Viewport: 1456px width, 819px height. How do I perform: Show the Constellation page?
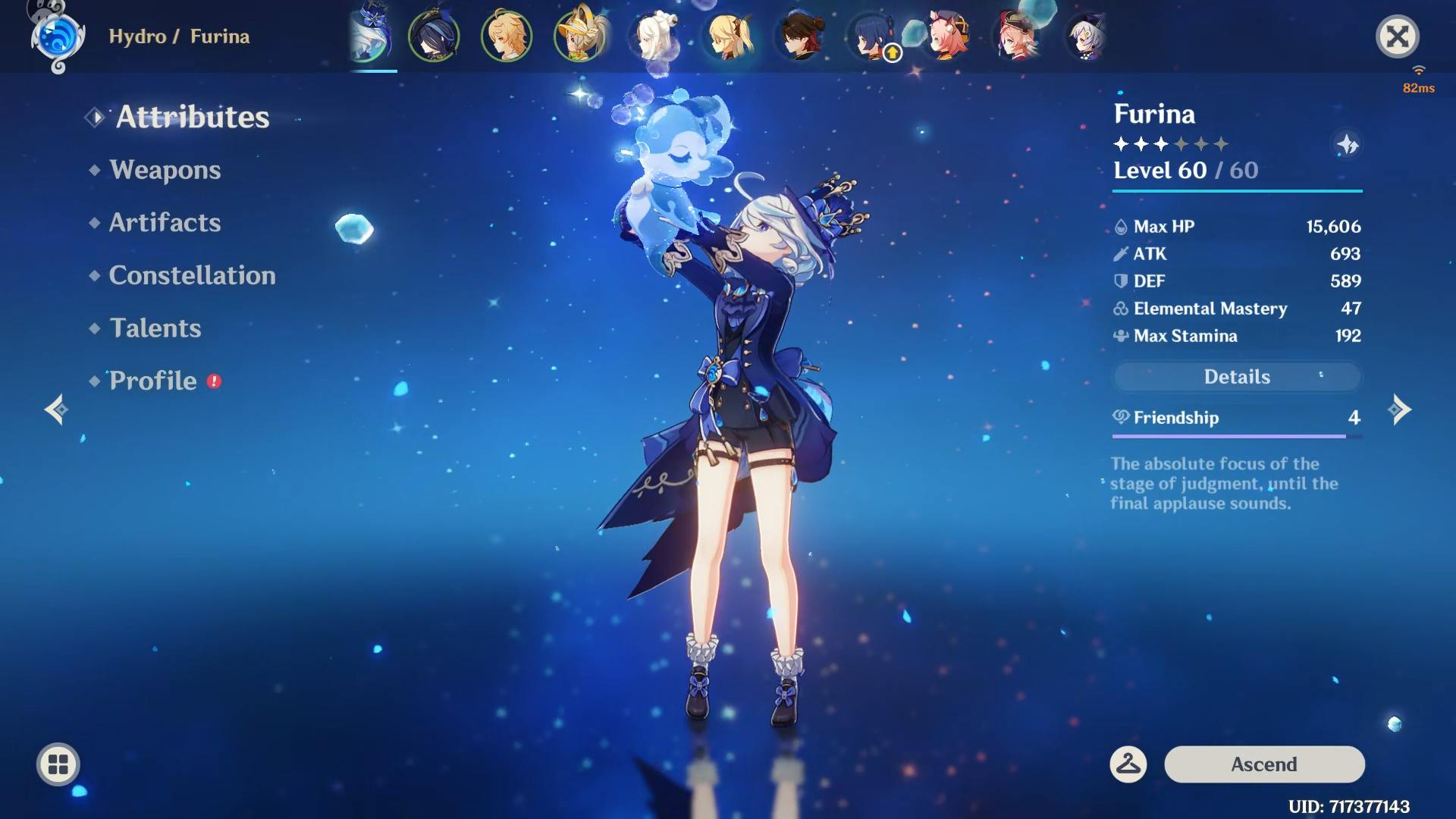(192, 275)
